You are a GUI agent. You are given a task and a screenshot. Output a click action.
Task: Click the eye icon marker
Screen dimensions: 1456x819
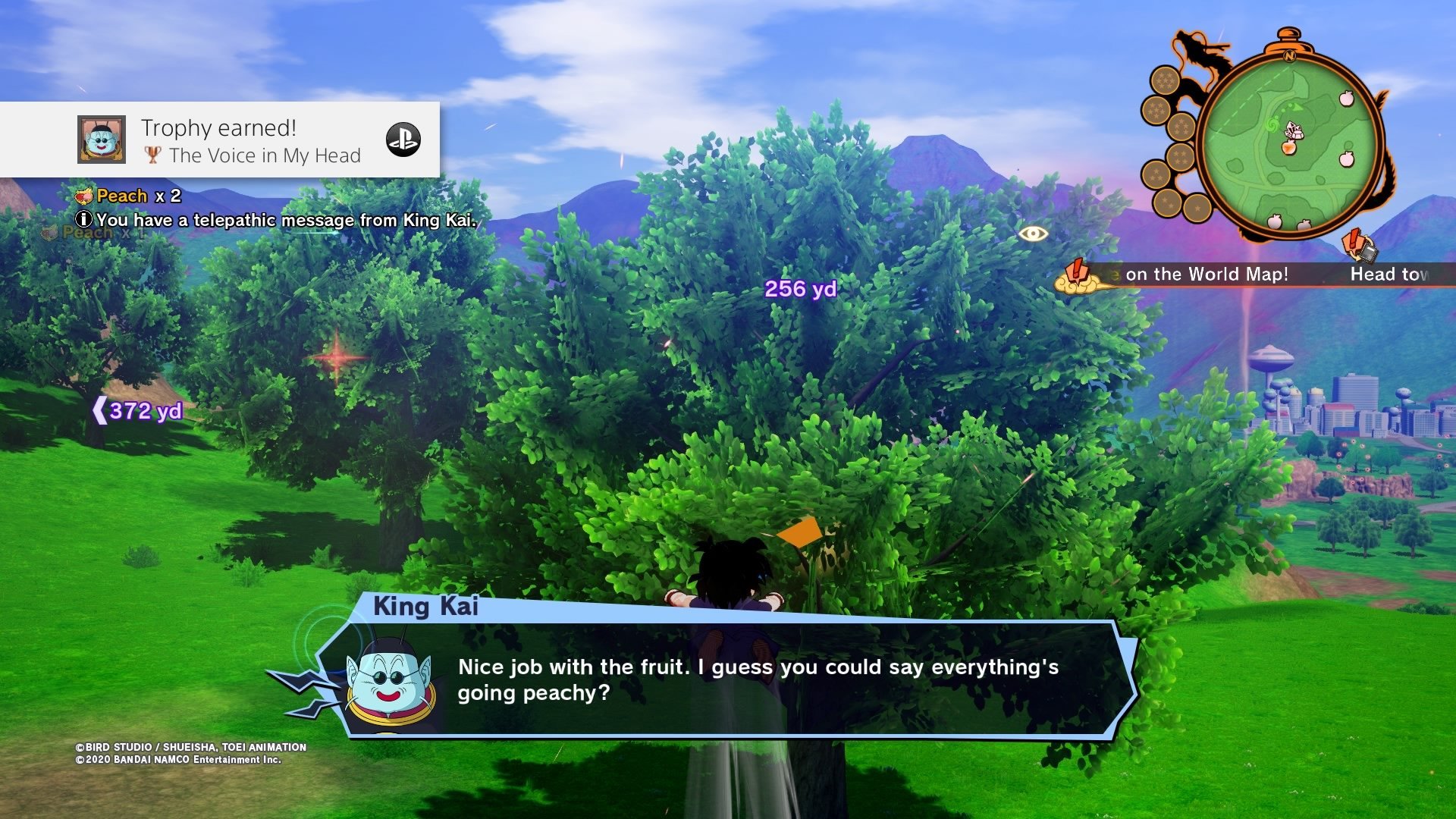pyautogui.click(x=1033, y=234)
